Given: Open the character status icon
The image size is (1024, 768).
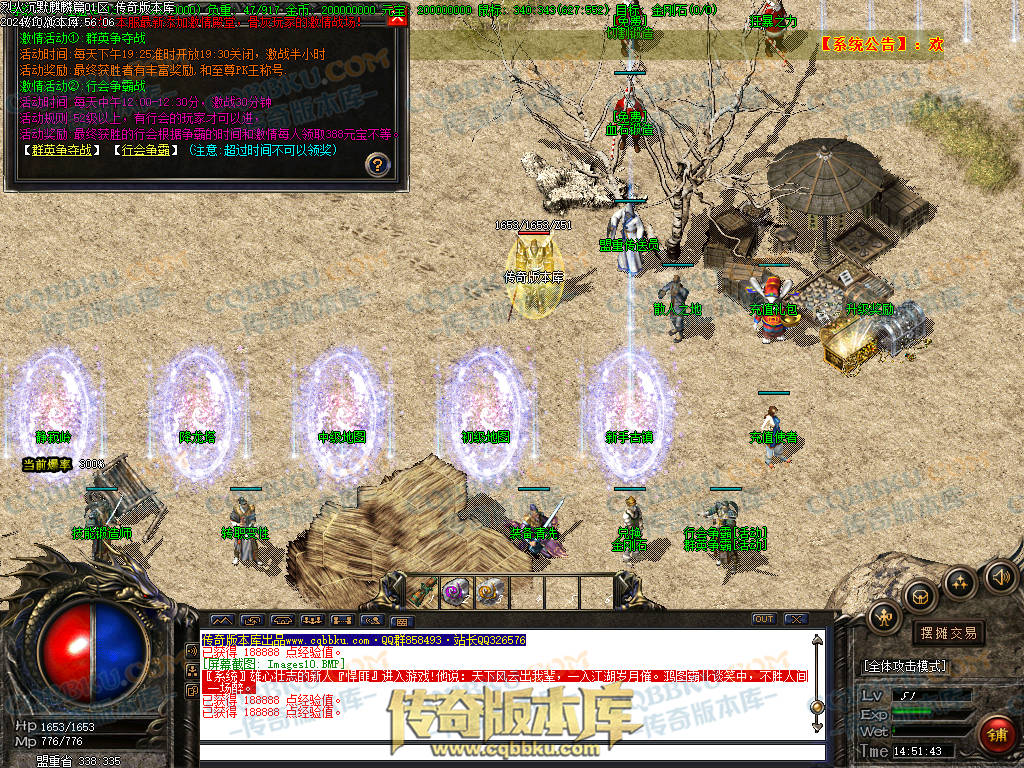Looking at the screenshot, I should pos(885,616).
